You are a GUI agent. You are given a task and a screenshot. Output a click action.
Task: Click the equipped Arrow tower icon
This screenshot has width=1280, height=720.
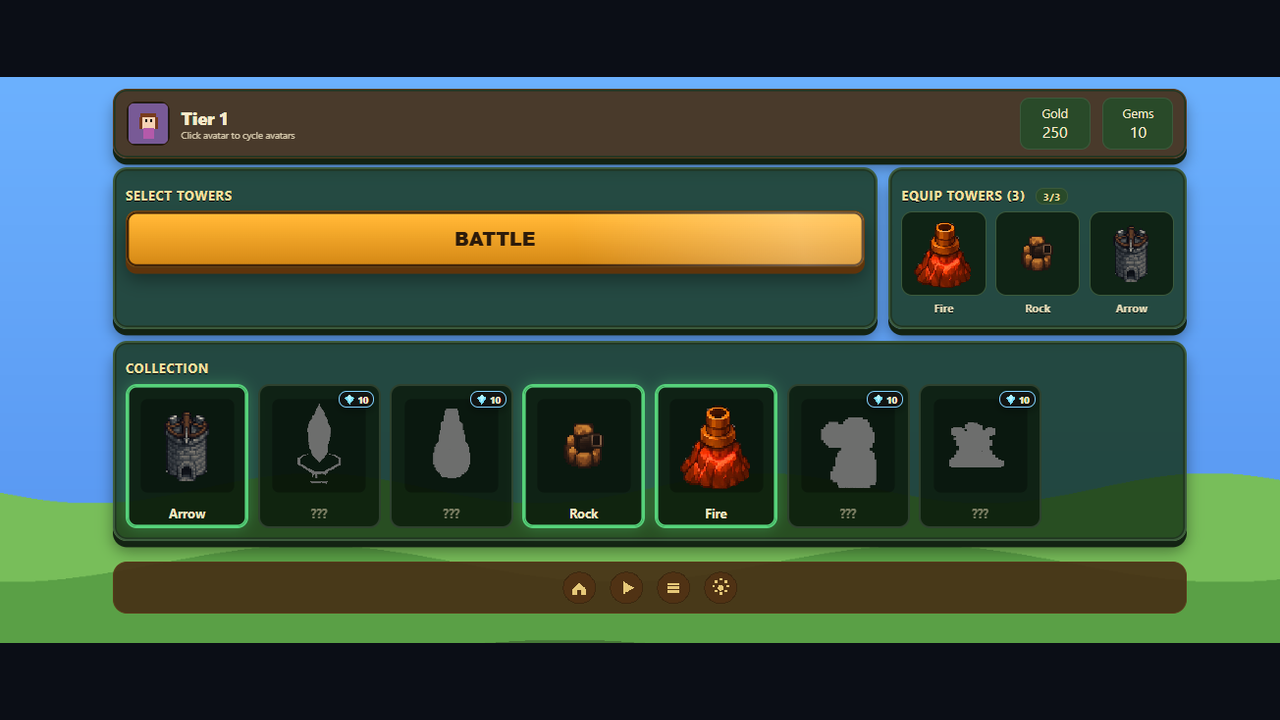coord(1131,253)
